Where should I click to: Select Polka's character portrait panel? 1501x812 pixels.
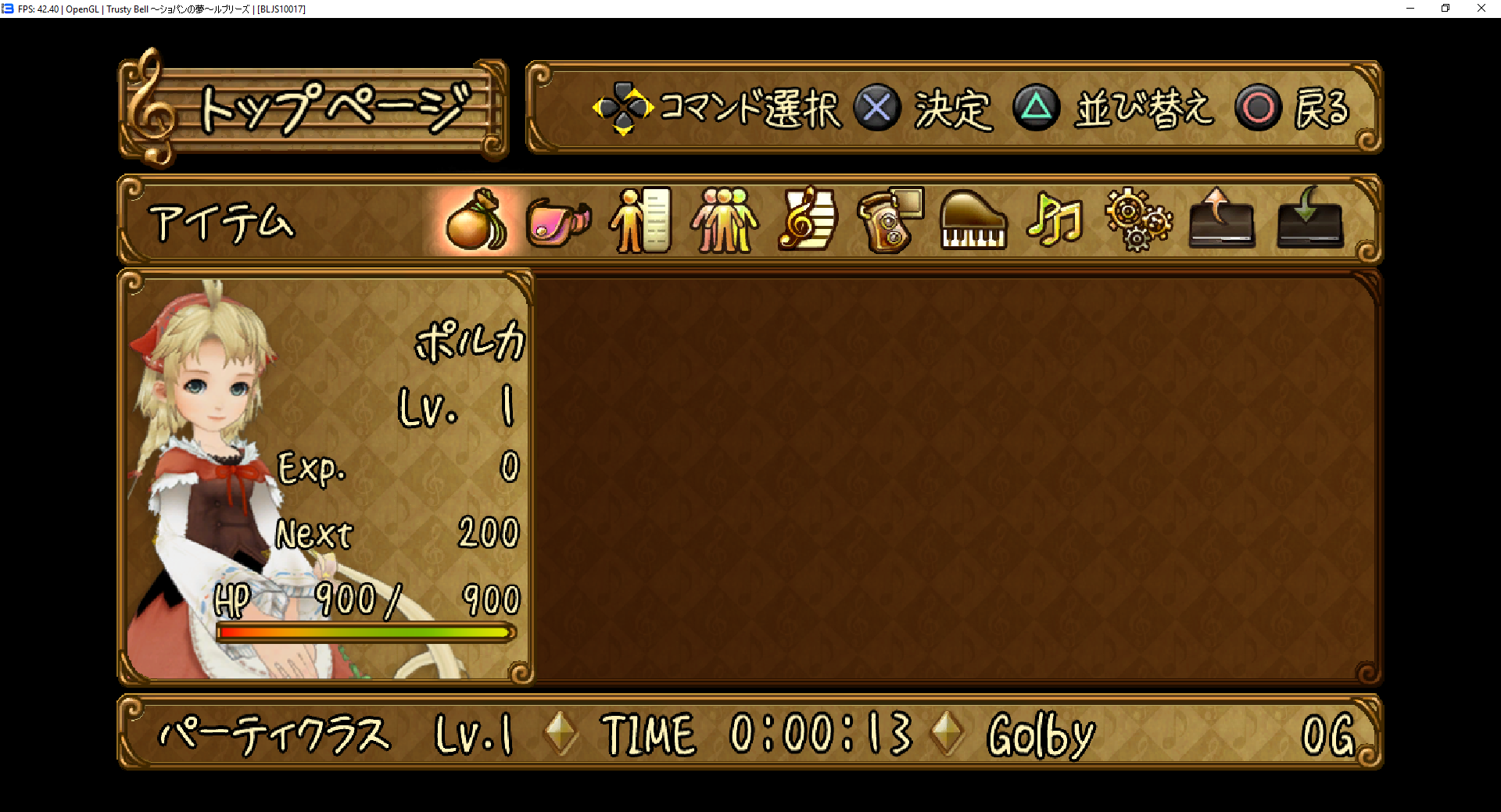(325, 477)
